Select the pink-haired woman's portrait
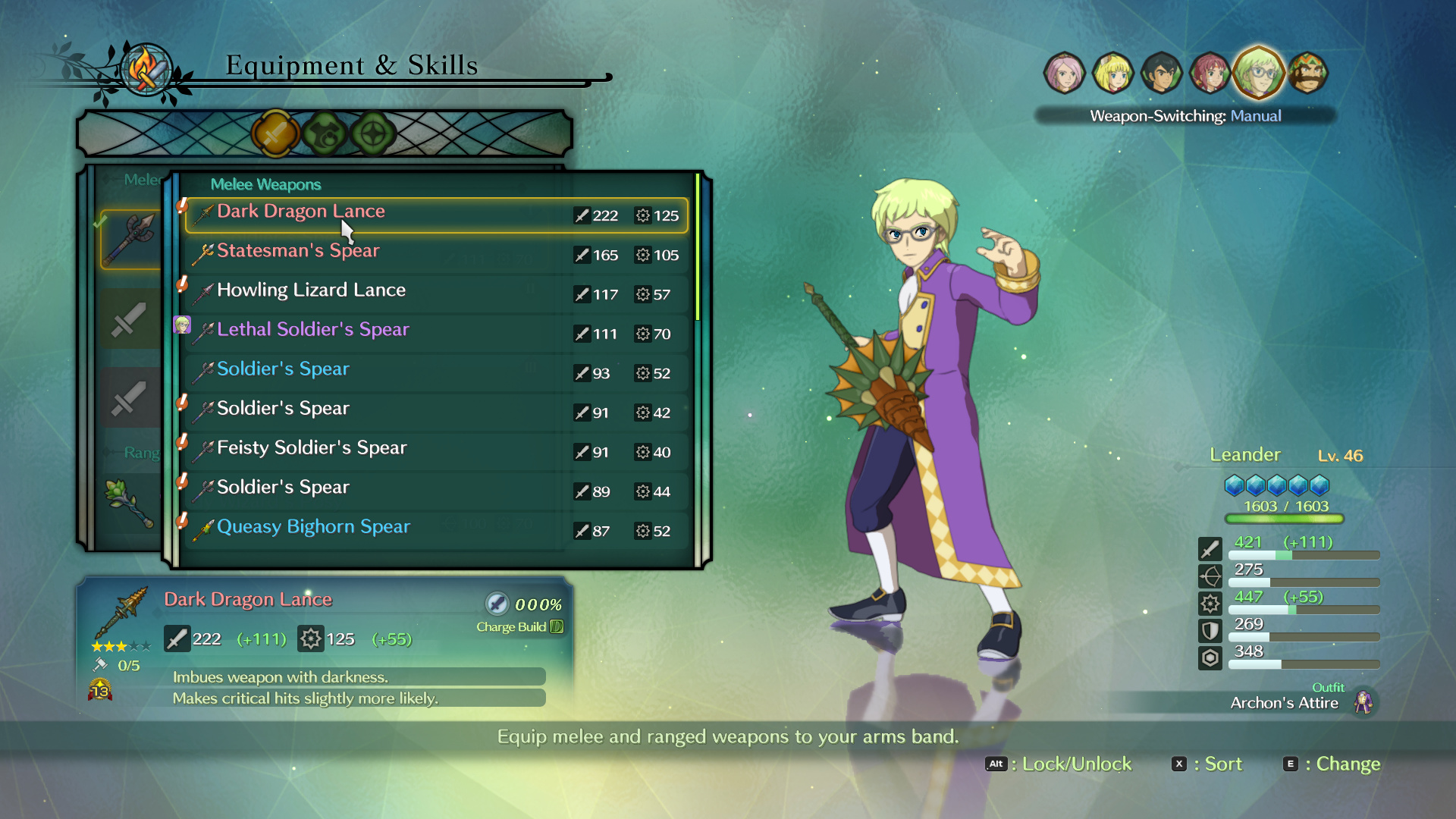The height and width of the screenshot is (819, 1456). coord(1064,74)
